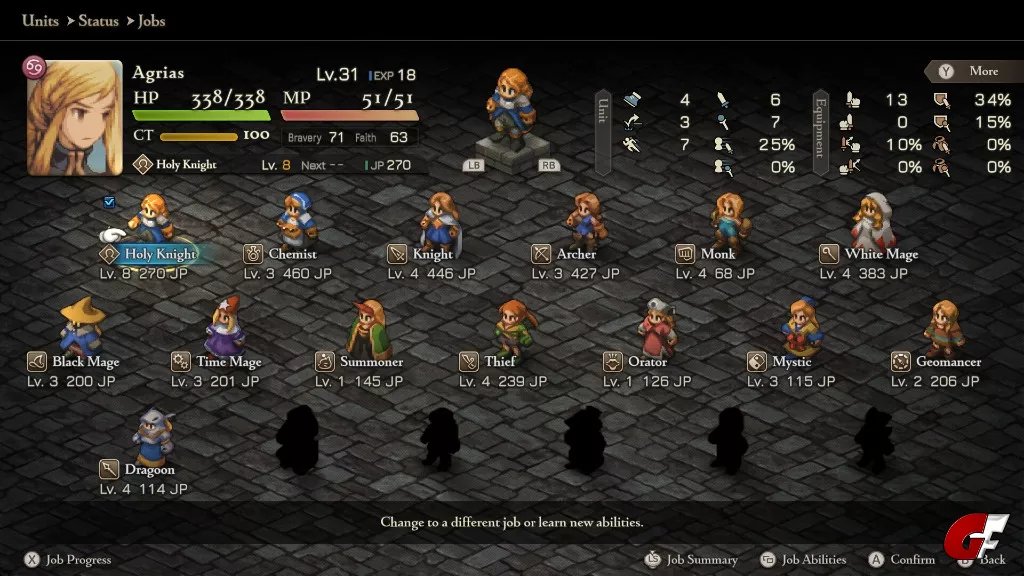The height and width of the screenshot is (576, 1024).
Task: Choose the Orator job
Action: pyautogui.click(x=647, y=362)
